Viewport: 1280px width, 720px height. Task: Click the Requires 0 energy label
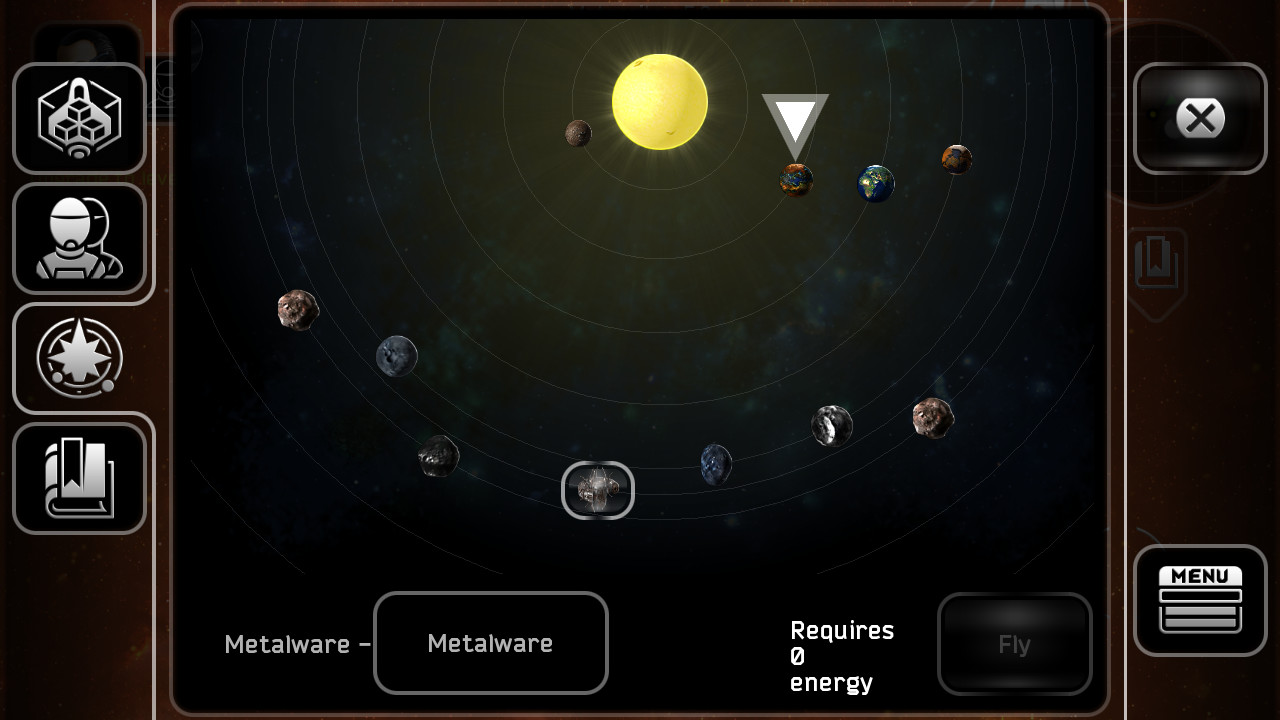[x=841, y=655]
